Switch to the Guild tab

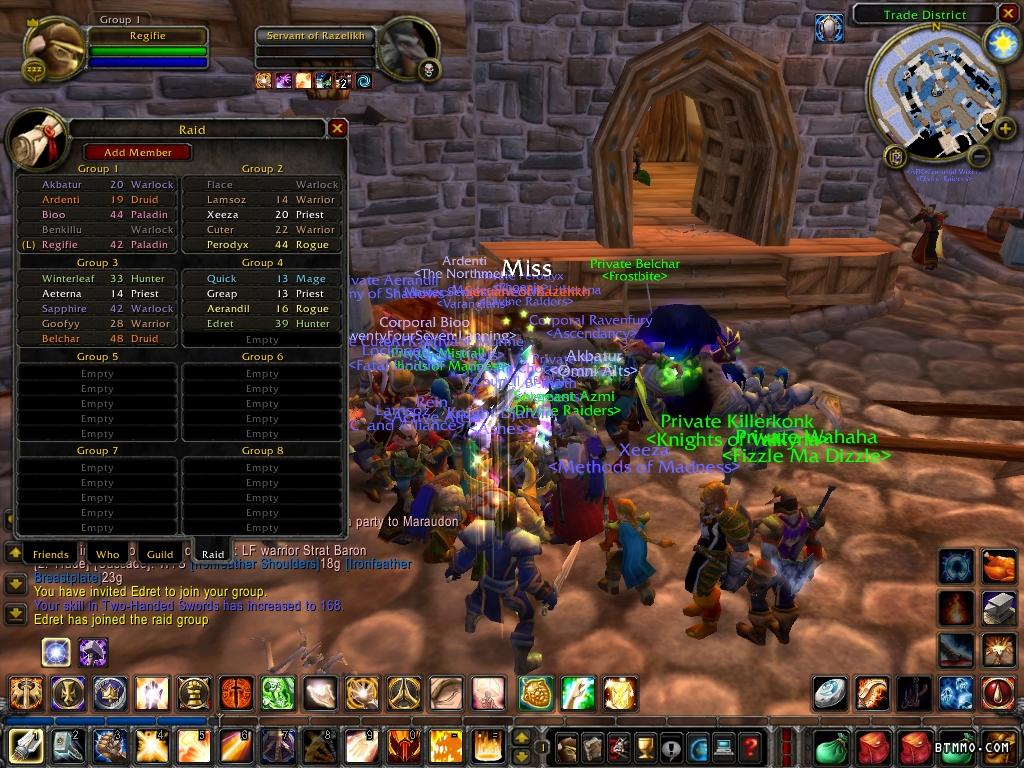click(160, 554)
